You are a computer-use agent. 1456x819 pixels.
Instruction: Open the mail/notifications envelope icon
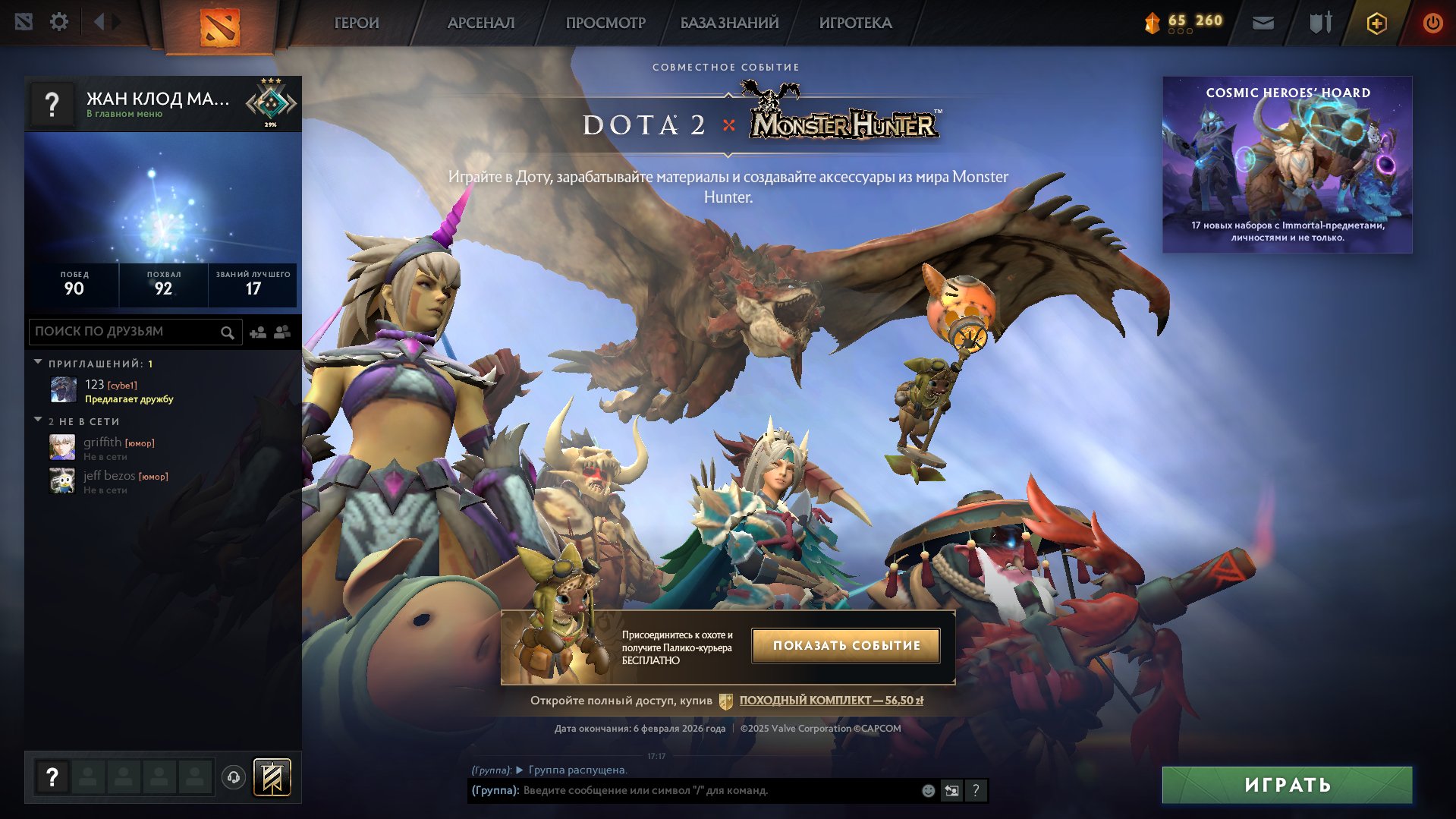tap(1263, 23)
